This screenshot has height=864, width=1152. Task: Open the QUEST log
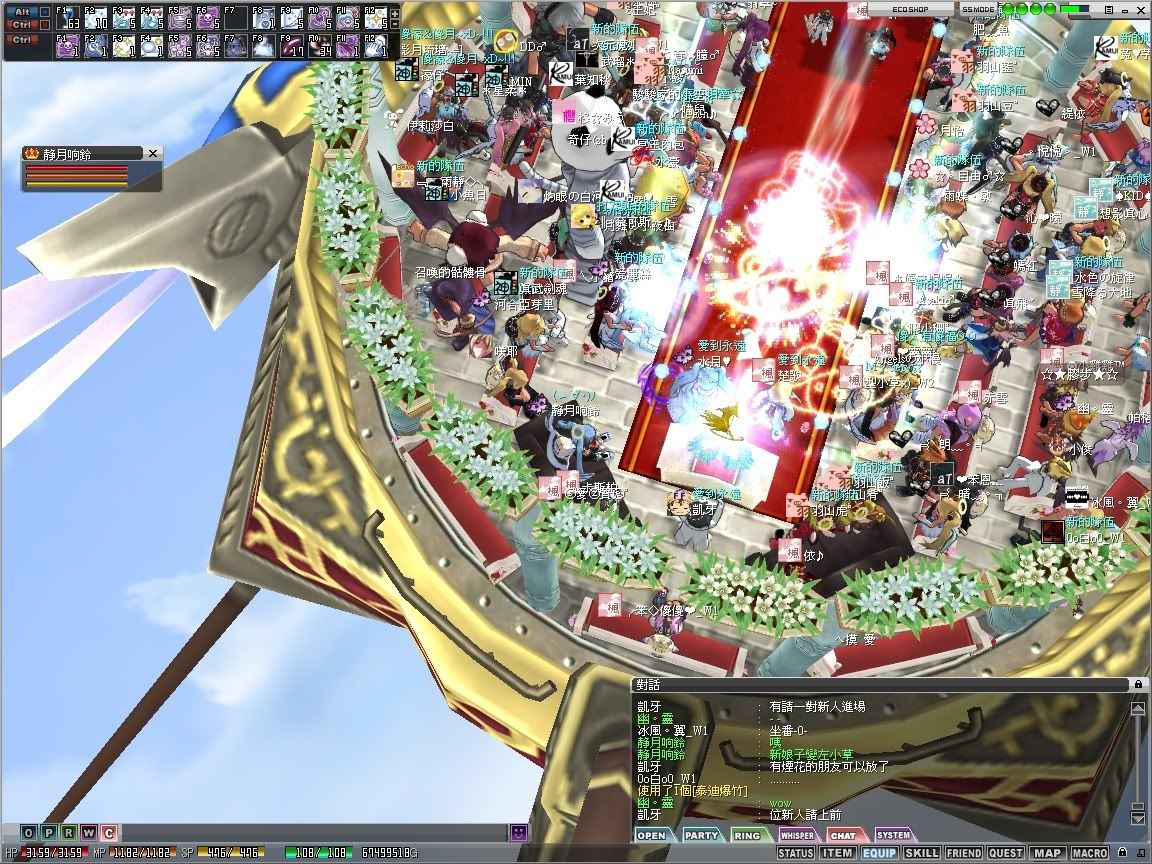[1006, 853]
